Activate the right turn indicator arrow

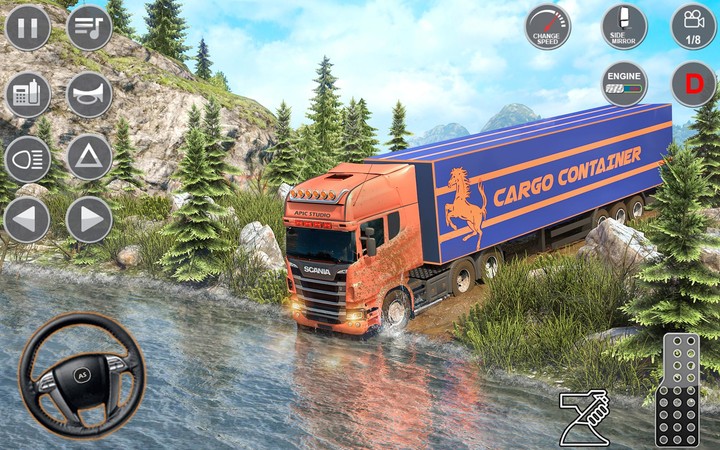(89, 219)
